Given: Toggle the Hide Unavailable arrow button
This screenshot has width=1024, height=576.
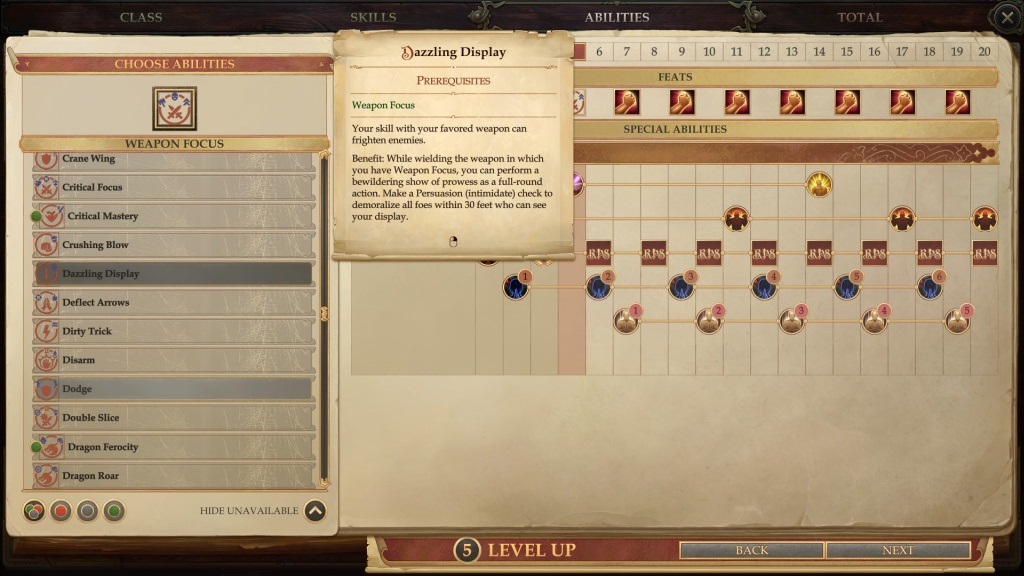Looking at the screenshot, I should coord(315,511).
